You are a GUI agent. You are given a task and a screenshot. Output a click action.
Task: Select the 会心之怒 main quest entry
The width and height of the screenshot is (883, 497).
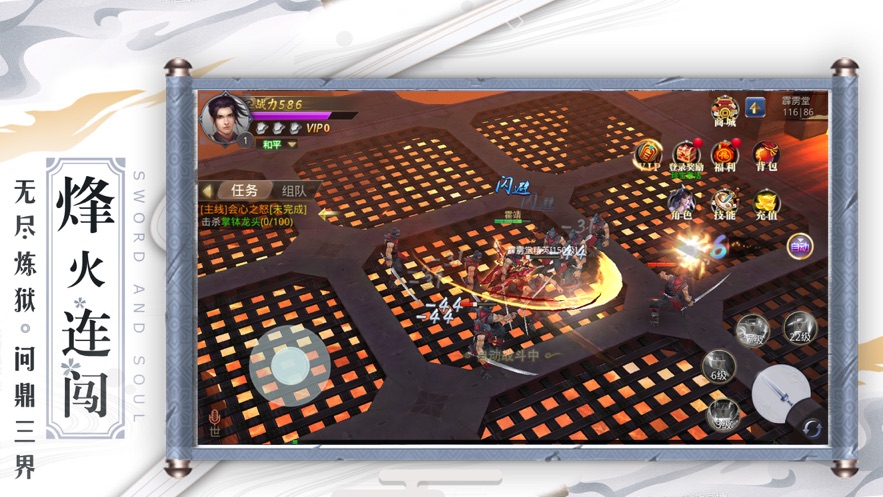[253, 210]
